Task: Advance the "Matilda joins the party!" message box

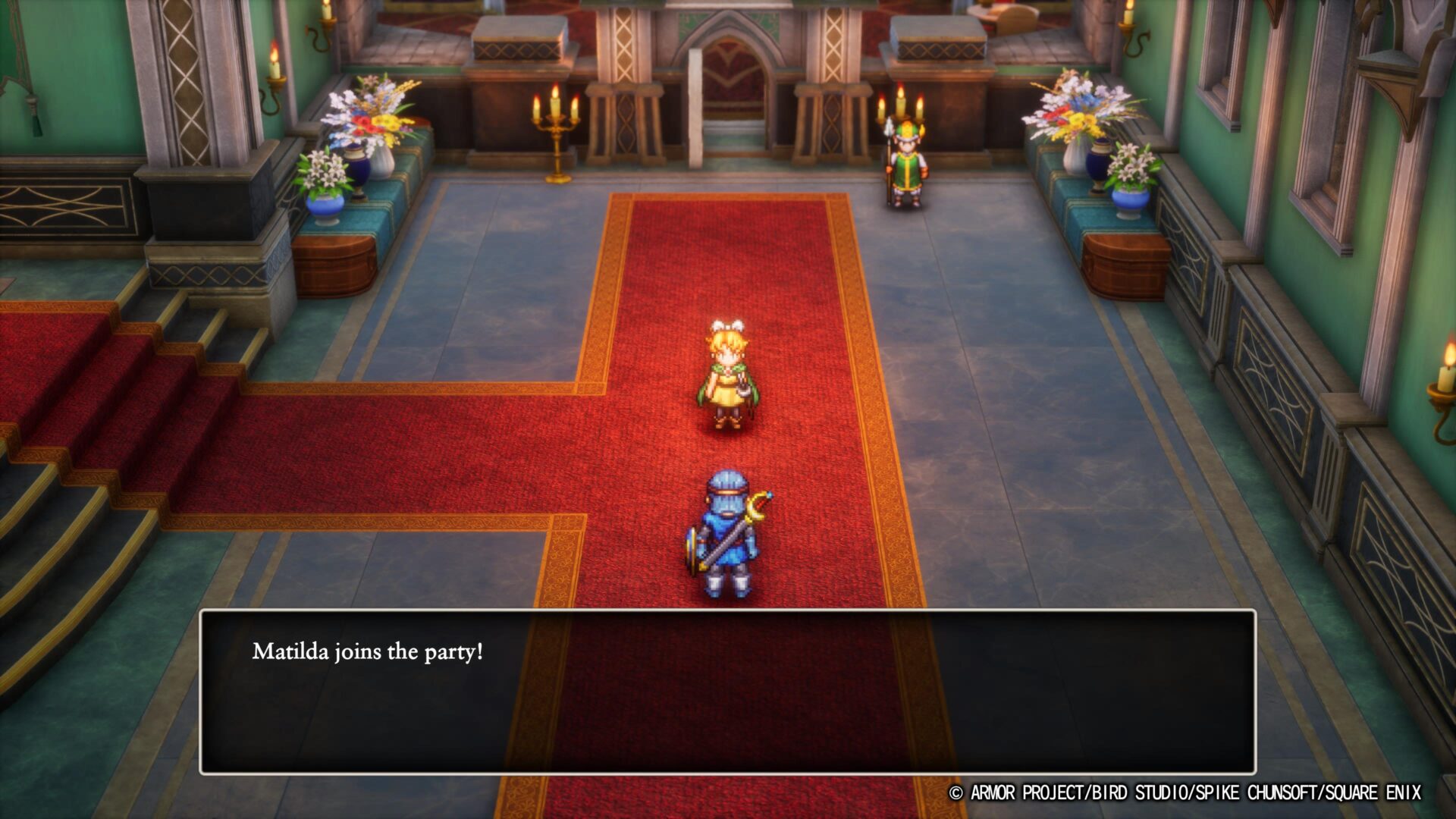Action: point(726,691)
